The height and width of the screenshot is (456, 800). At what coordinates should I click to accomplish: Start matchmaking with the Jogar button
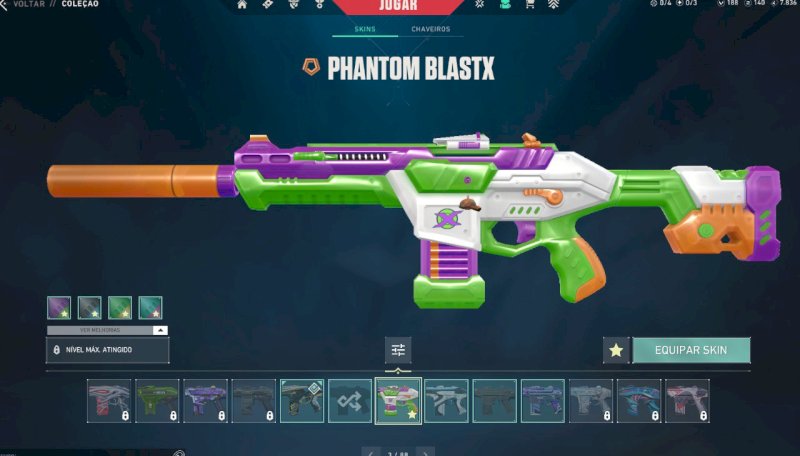pos(399,6)
